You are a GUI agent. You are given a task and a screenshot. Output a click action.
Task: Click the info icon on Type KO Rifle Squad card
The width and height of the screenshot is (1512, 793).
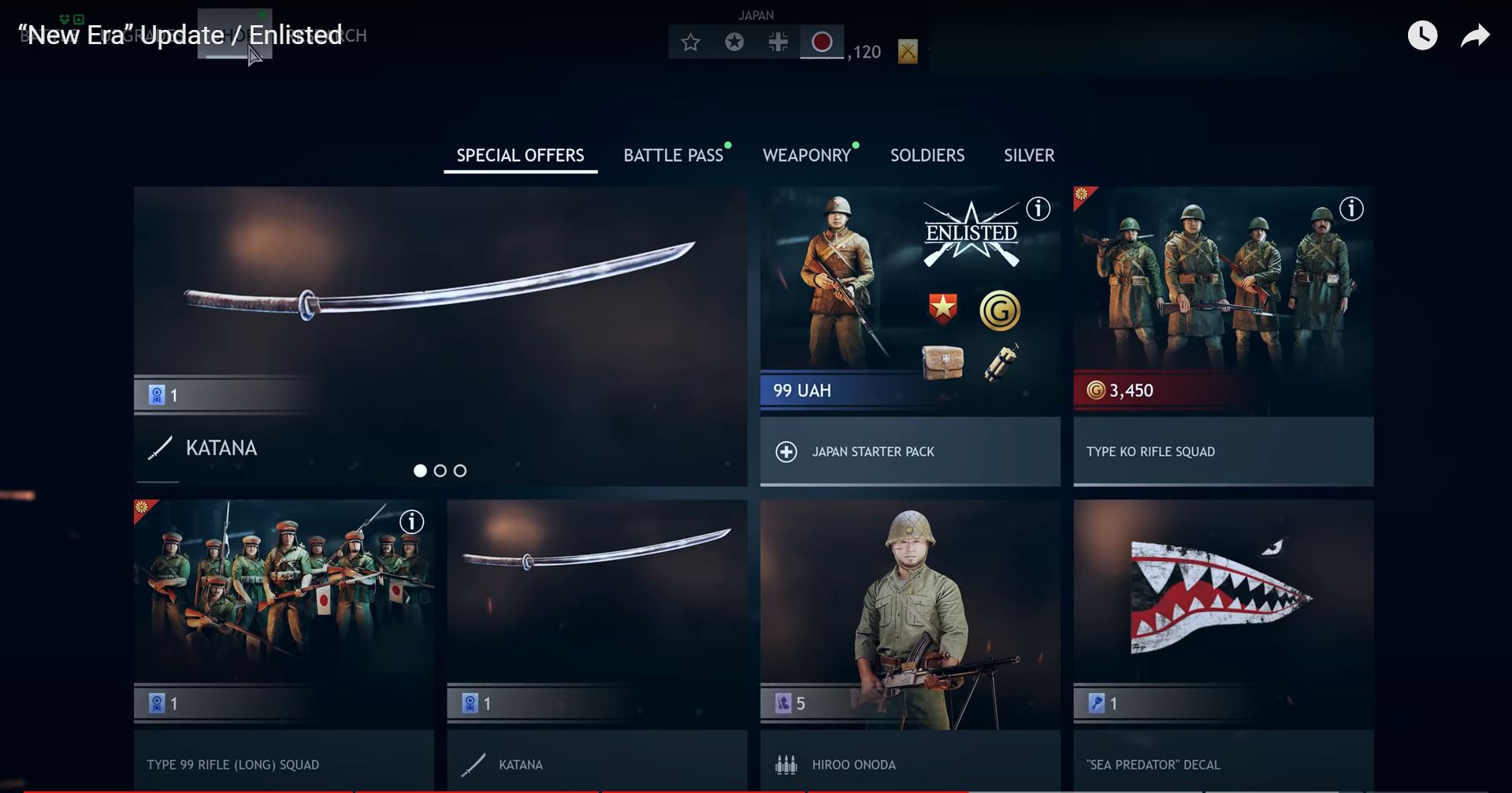[x=1352, y=209]
